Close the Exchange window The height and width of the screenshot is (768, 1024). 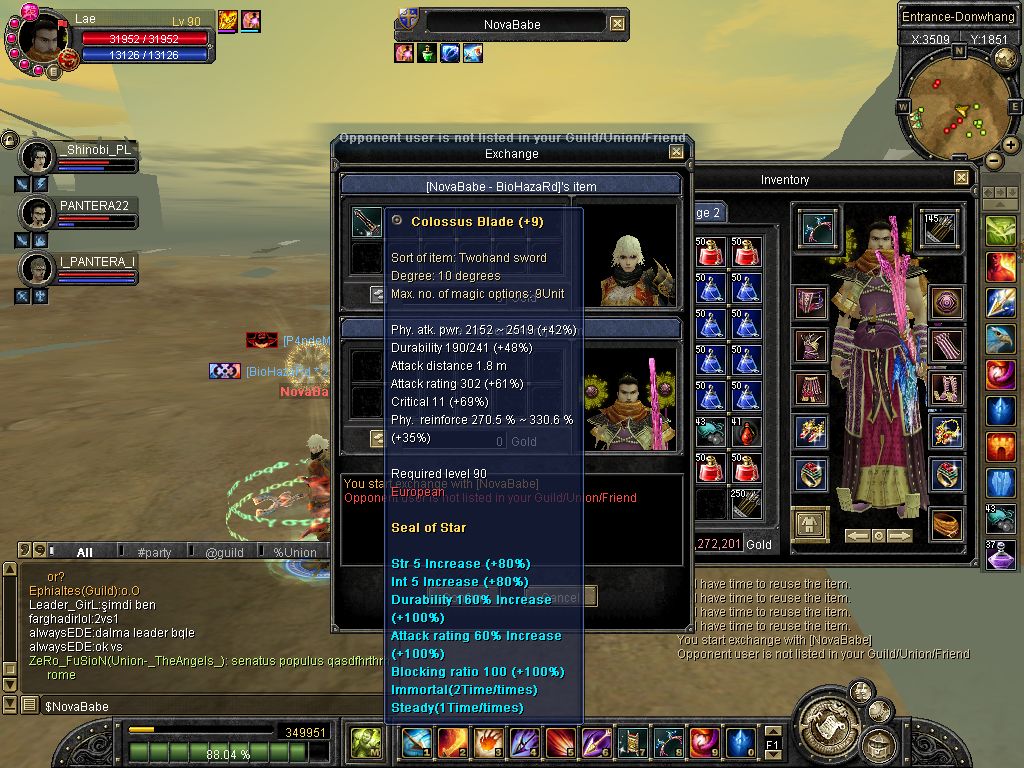677,152
